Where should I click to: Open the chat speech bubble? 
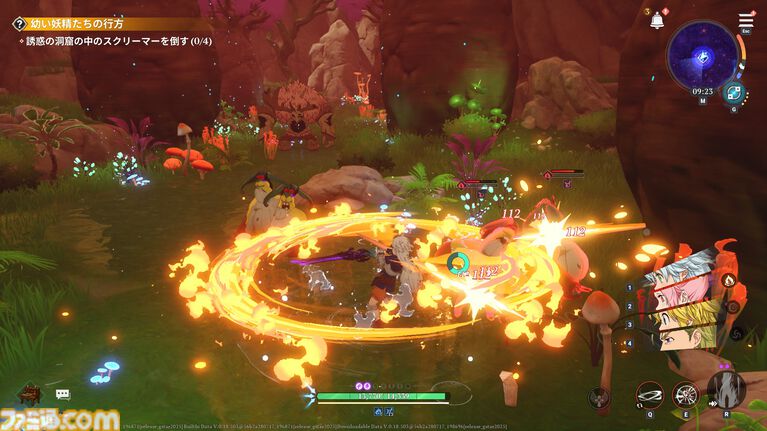pyautogui.click(x=62, y=395)
